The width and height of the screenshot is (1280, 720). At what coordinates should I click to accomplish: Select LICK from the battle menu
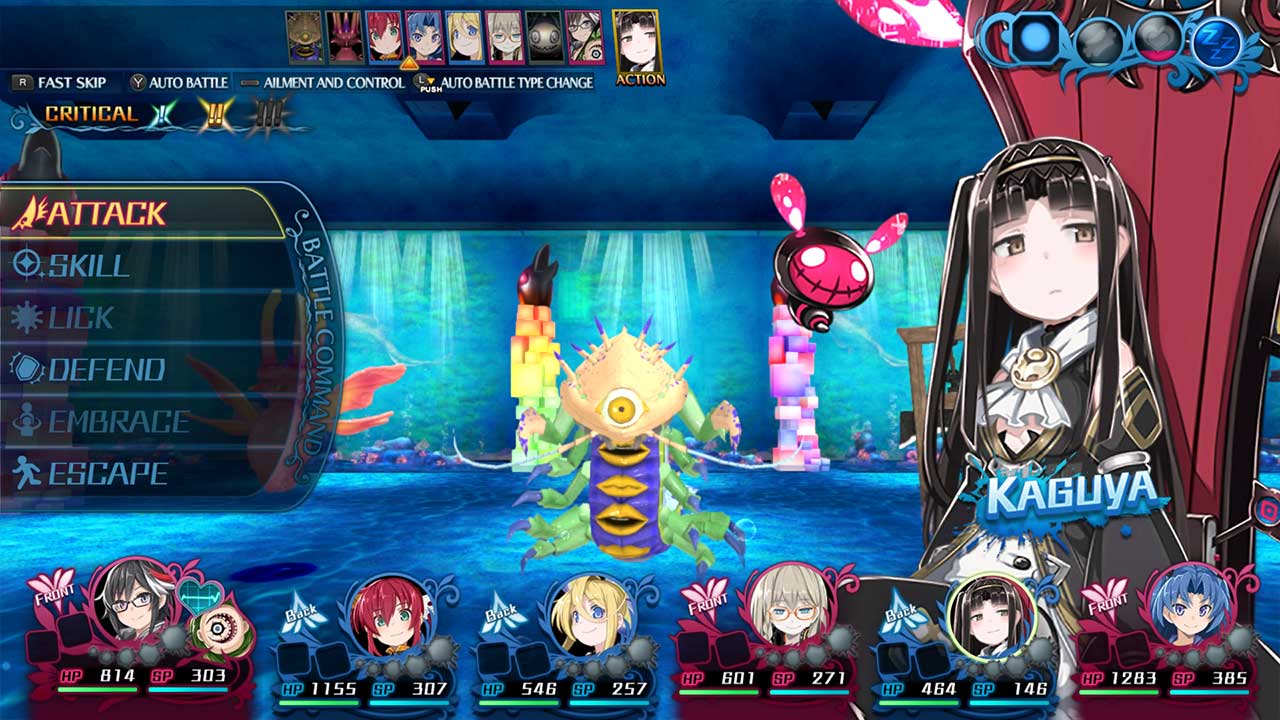pyautogui.click(x=27, y=319)
